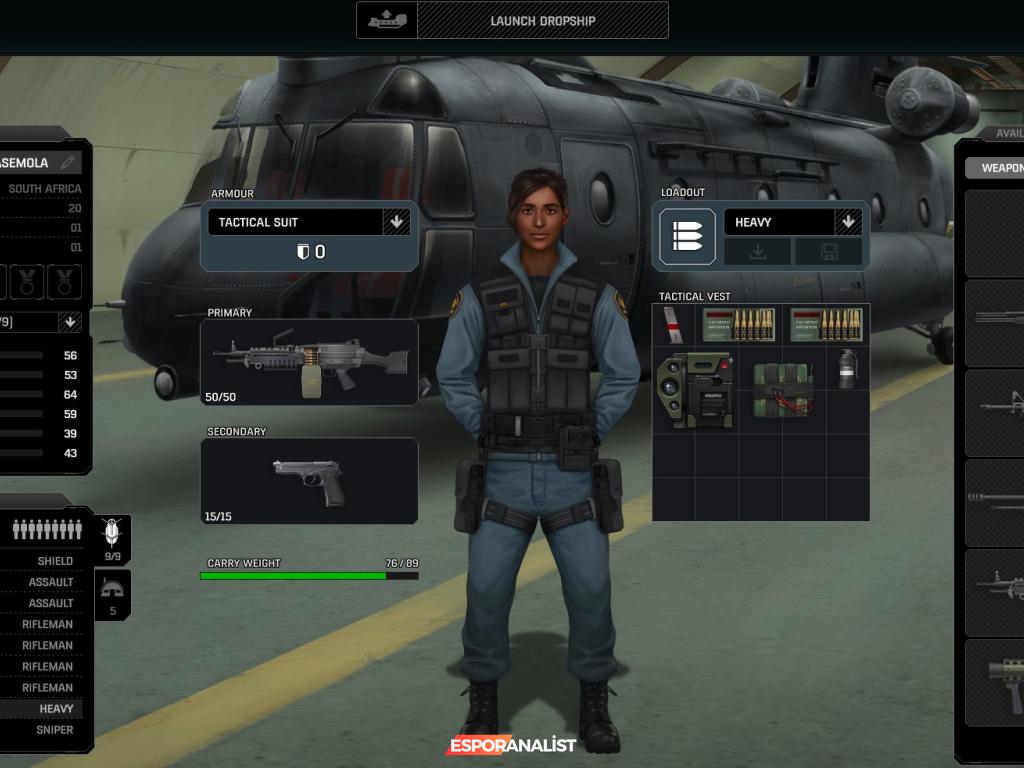Open the soldier class dropdown arrow

(x=70, y=322)
